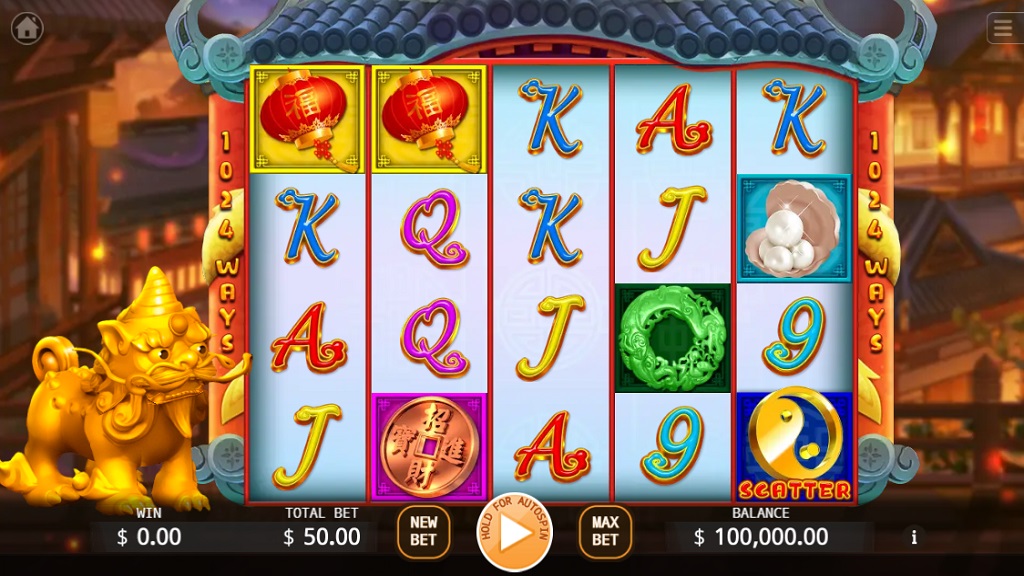This screenshot has height=576, width=1024.
Task: Spin the reels with the play button
Action: click(515, 533)
